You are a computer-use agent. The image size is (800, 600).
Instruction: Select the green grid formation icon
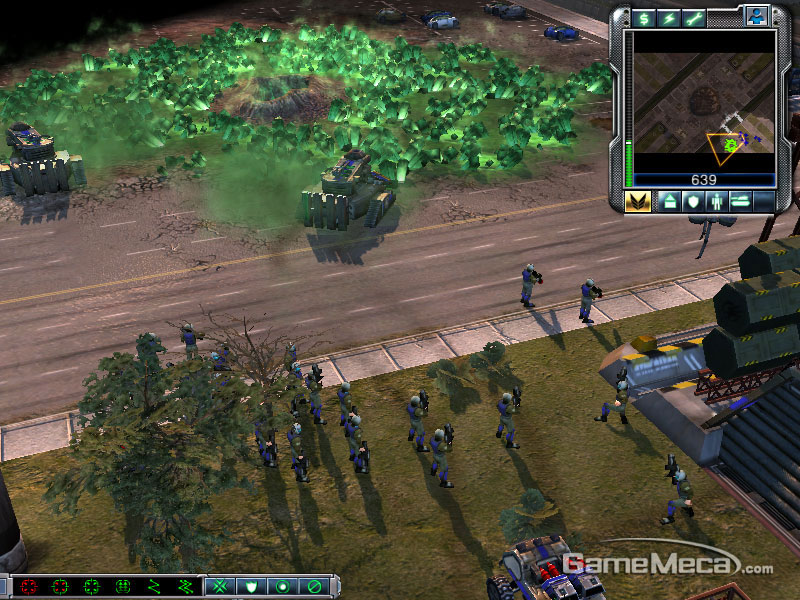tap(124, 586)
